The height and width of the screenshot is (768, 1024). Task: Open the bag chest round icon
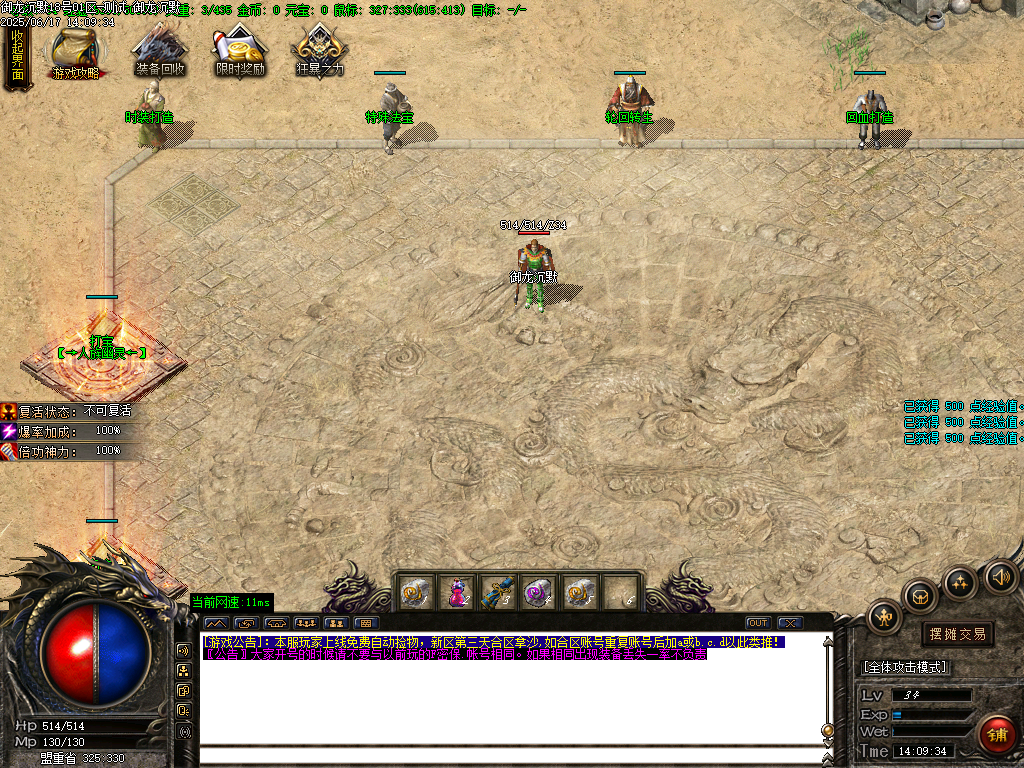pyautogui.click(x=919, y=596)
